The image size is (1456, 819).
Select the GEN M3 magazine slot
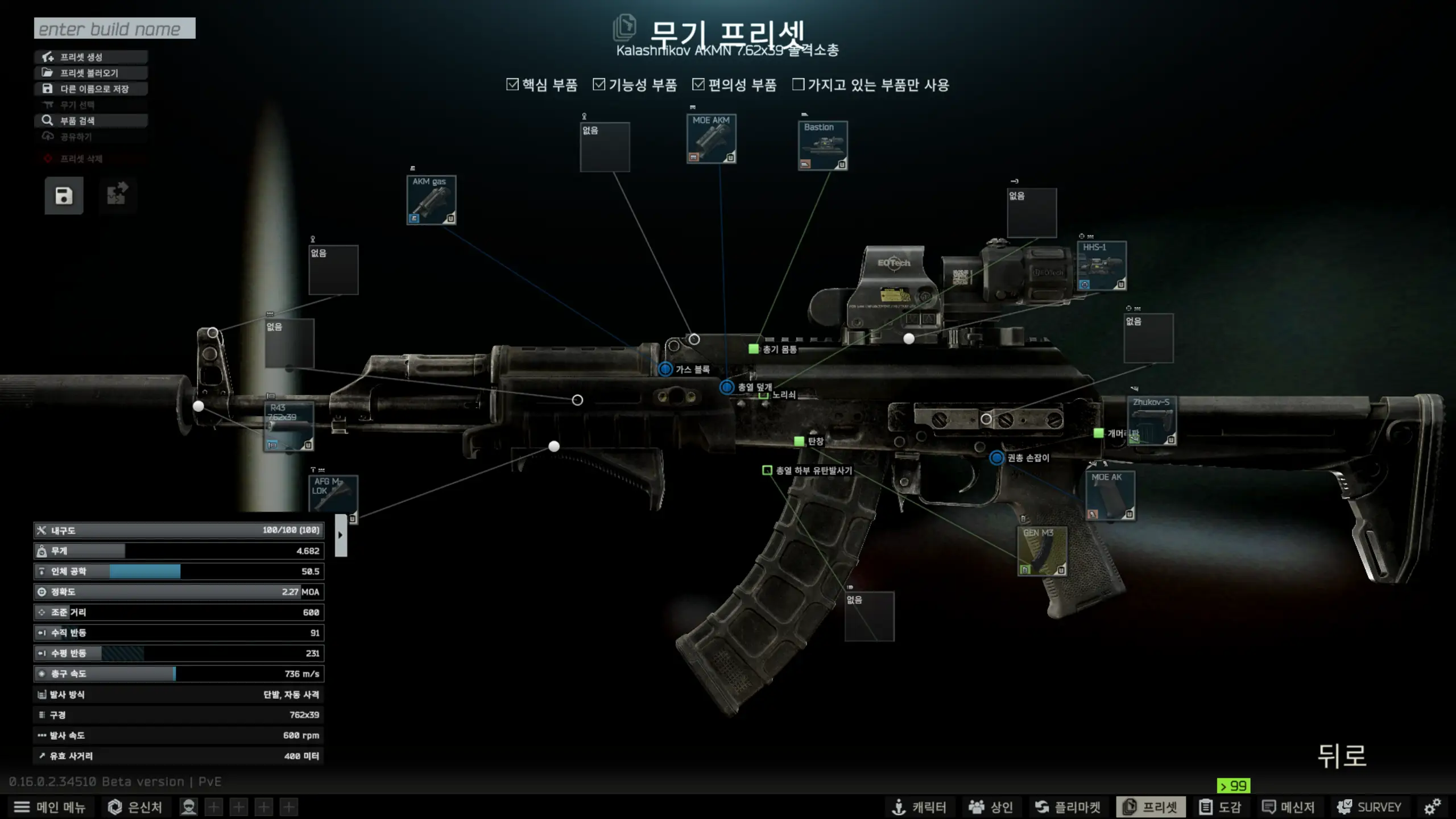[1042, 551]
